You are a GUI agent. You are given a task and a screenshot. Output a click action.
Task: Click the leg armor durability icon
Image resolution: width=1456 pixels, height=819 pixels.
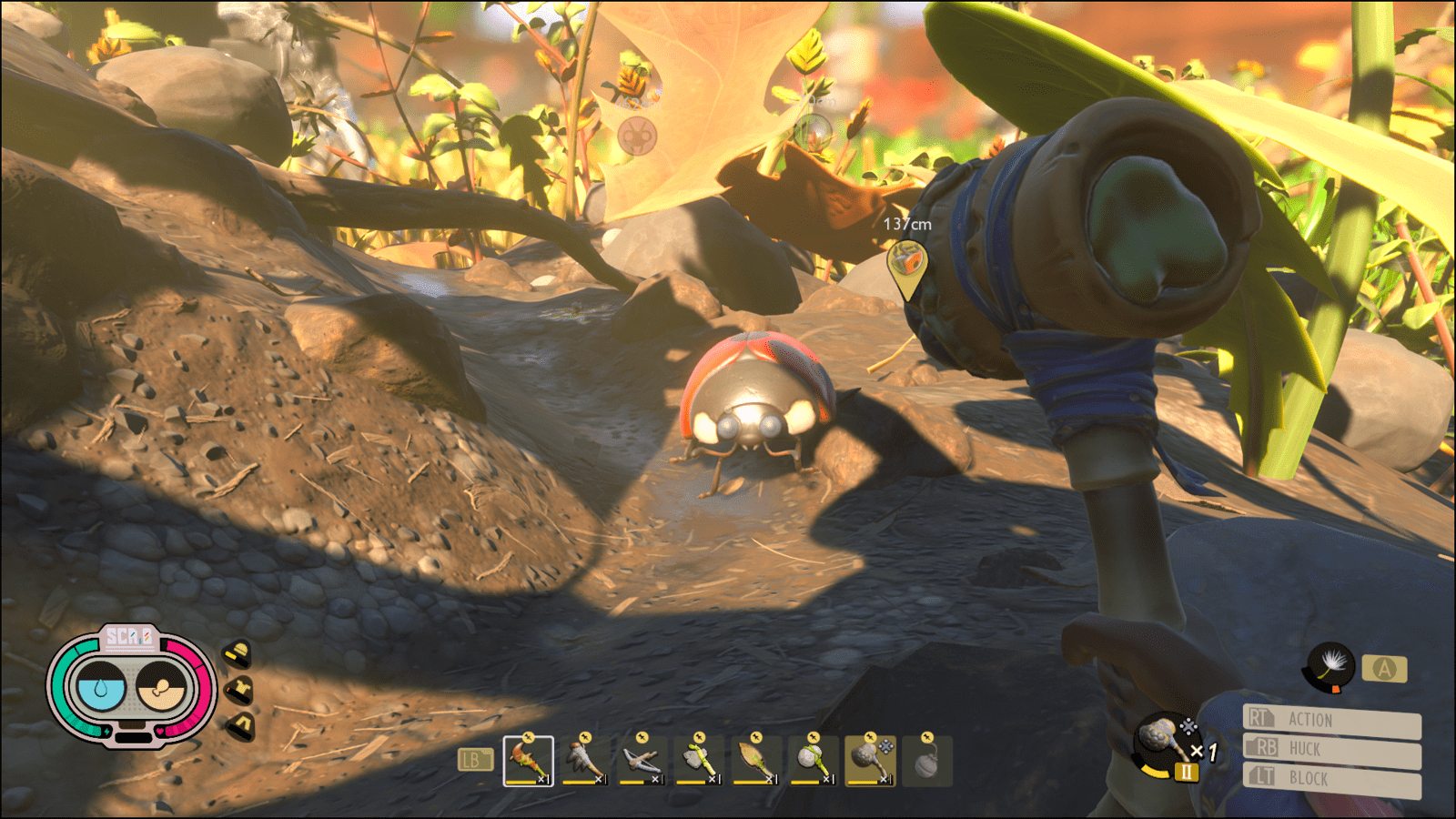pyautogui.click(x=240, y=726)
